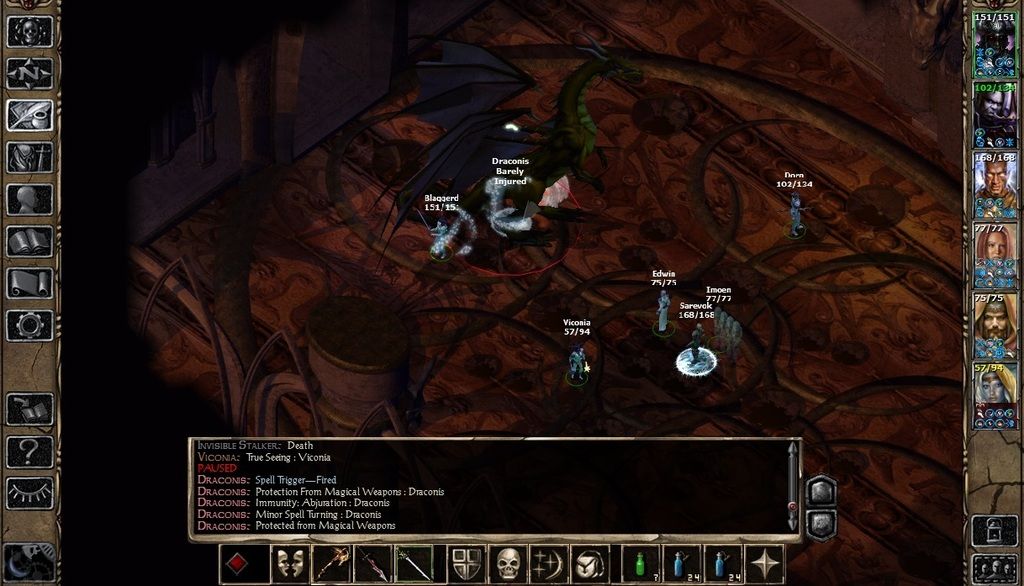Toggle the party AI padlock button
Image resolution: width=1024 pixels, height=586 pixels.
point(994,528)
